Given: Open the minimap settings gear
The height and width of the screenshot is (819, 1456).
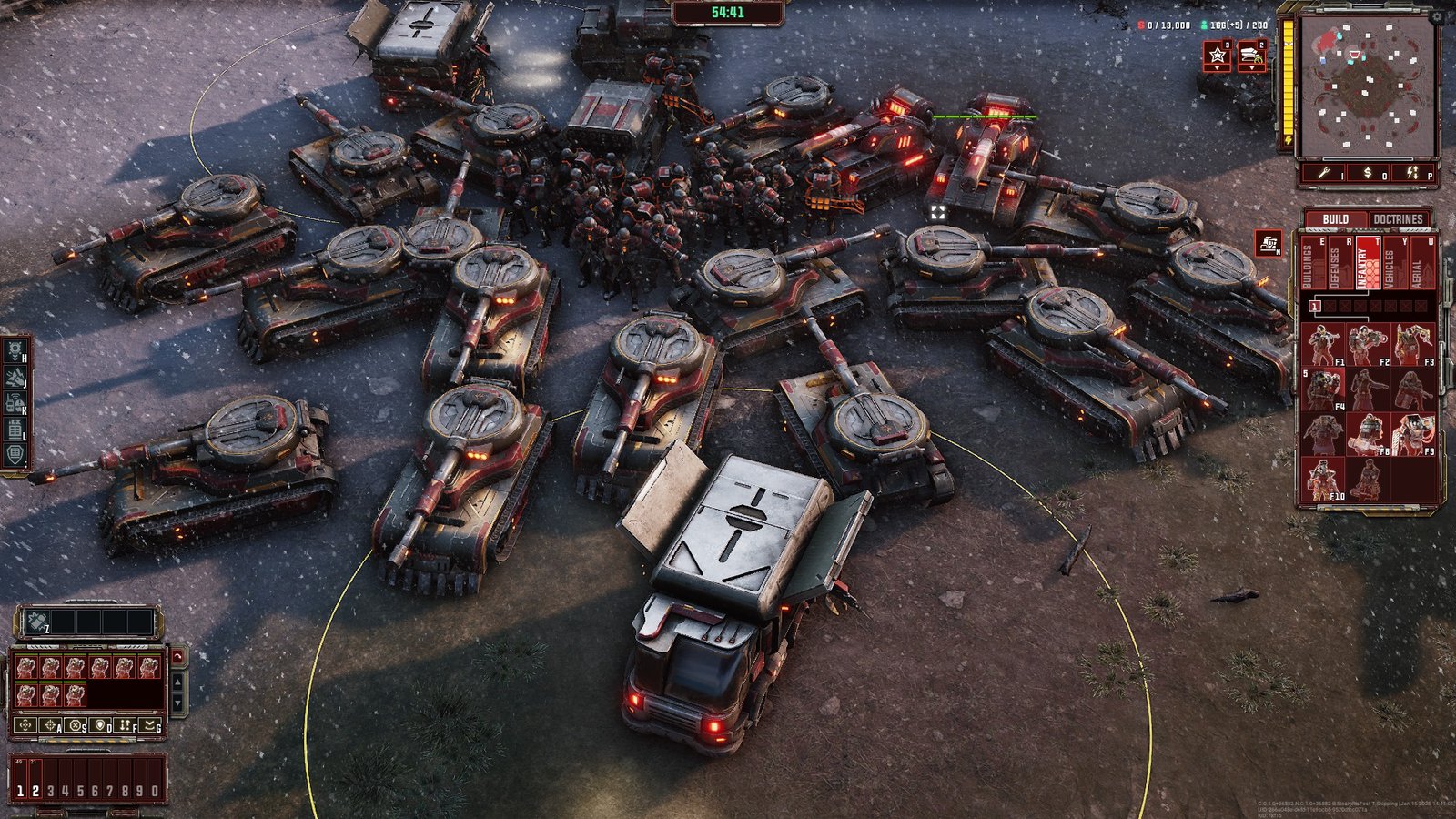Looking at the screenshot, I should pyautogui.click(x=1437, y=16).
